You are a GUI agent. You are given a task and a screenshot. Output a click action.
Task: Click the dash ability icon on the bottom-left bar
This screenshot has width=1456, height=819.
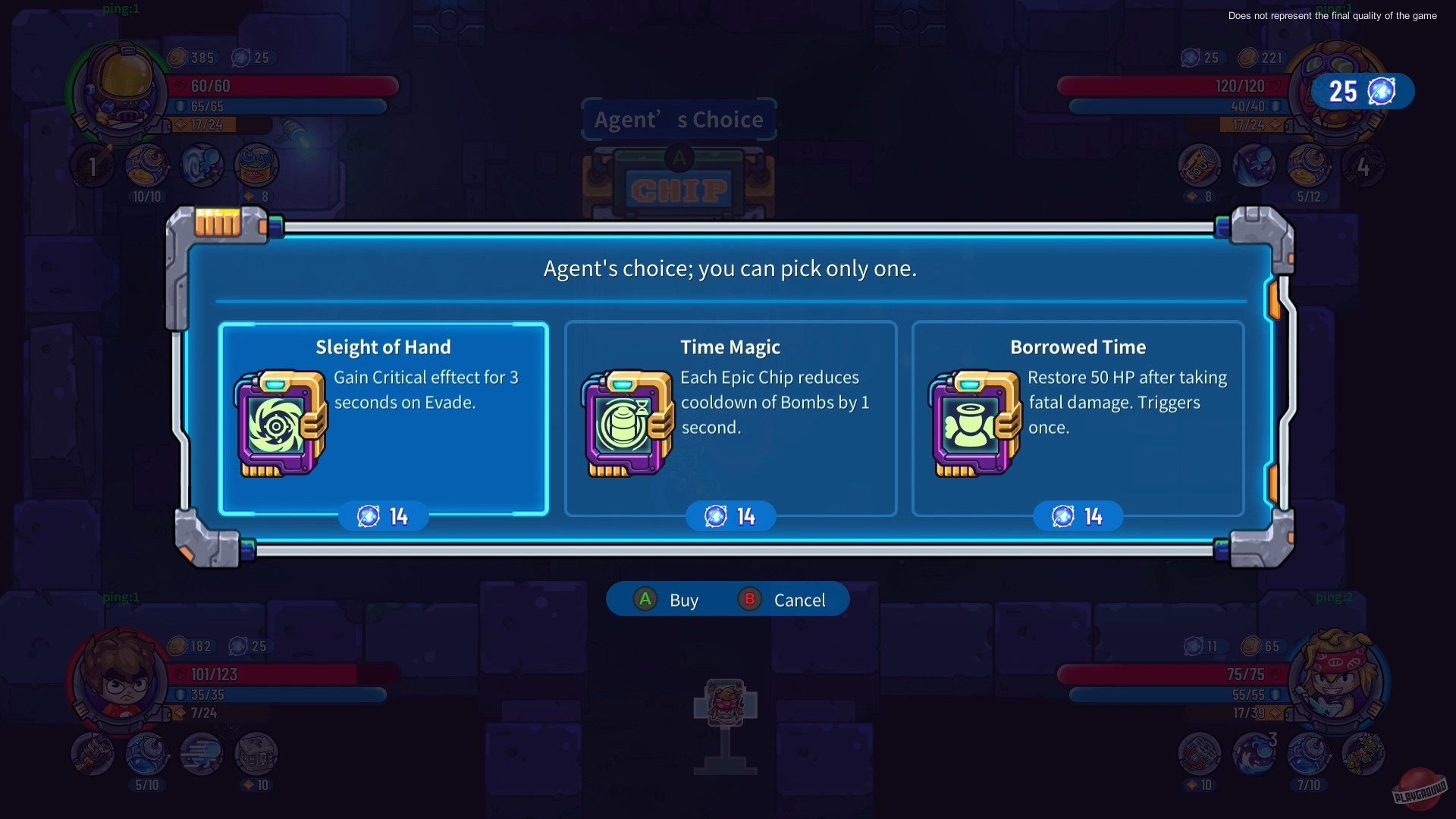pos(202,755)
